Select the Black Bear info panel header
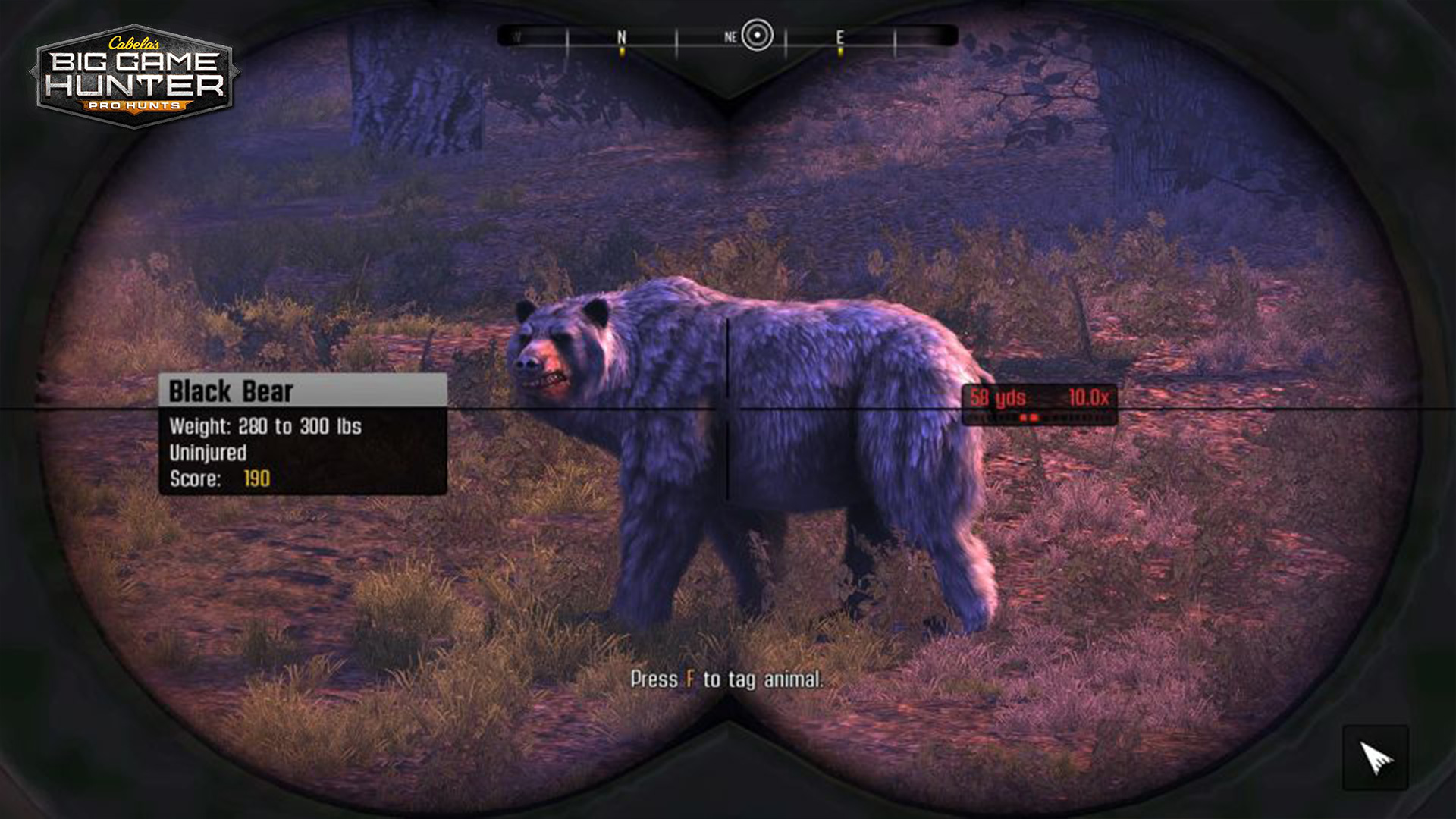This screenshot has height=819, width=1456. [x=303, y=391]
